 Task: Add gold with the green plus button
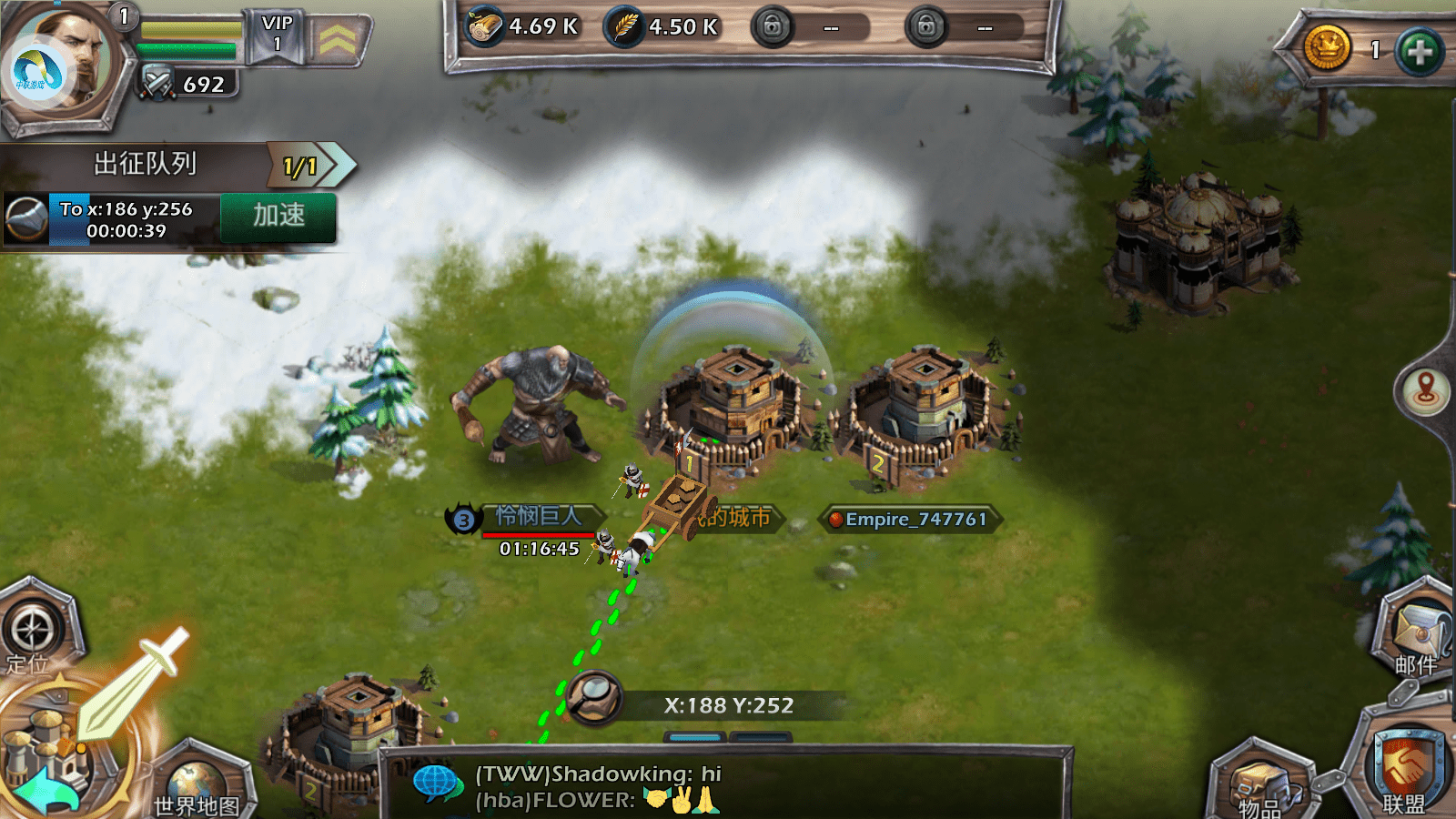tap(1419, 51)
